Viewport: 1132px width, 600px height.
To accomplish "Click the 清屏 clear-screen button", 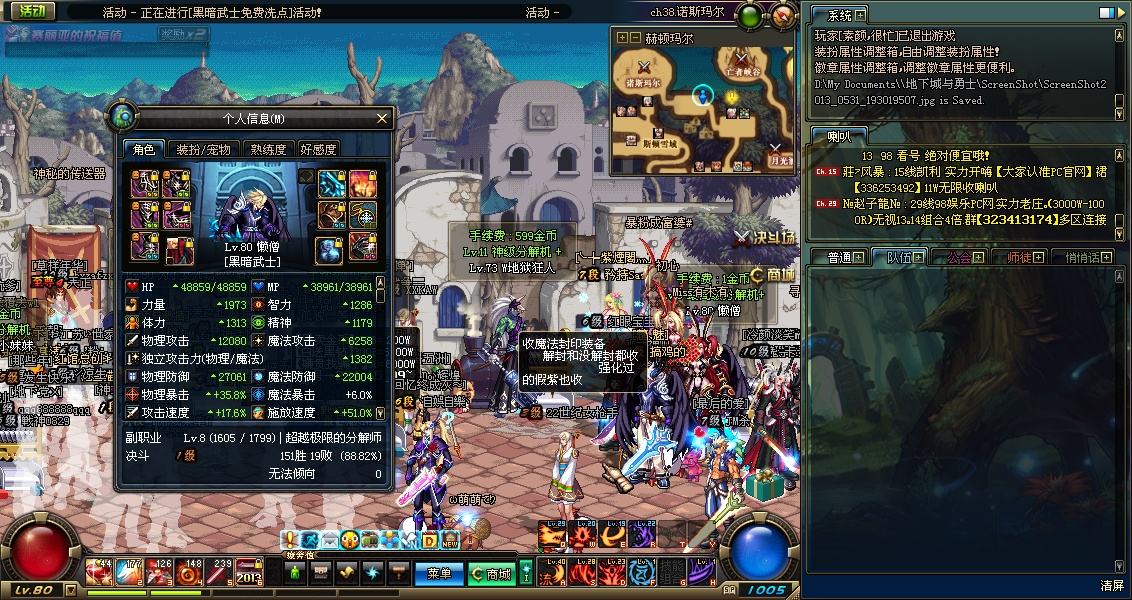I will click(1111, 585).
